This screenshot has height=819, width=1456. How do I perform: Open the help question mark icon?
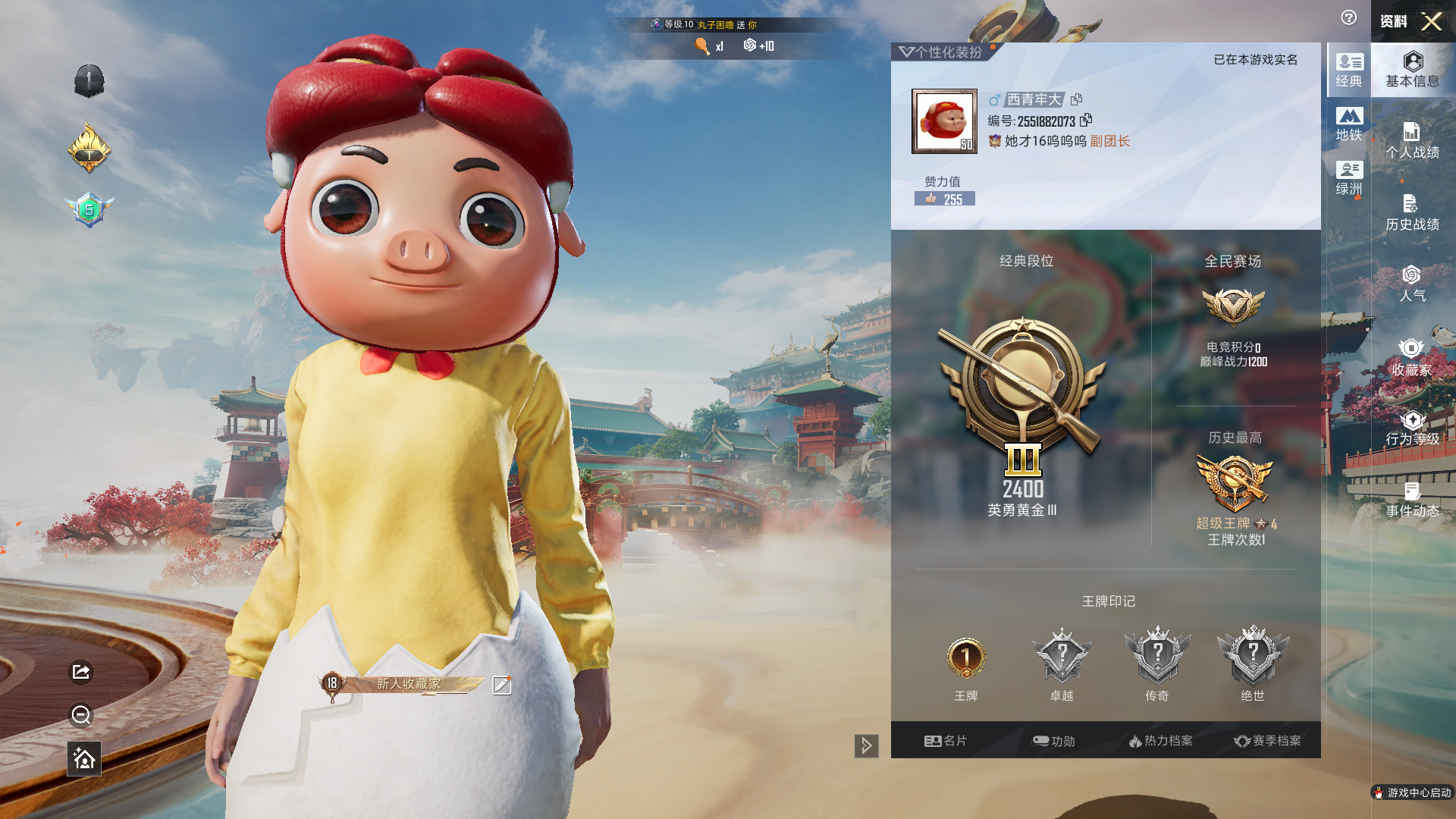tap(1348, 18)
